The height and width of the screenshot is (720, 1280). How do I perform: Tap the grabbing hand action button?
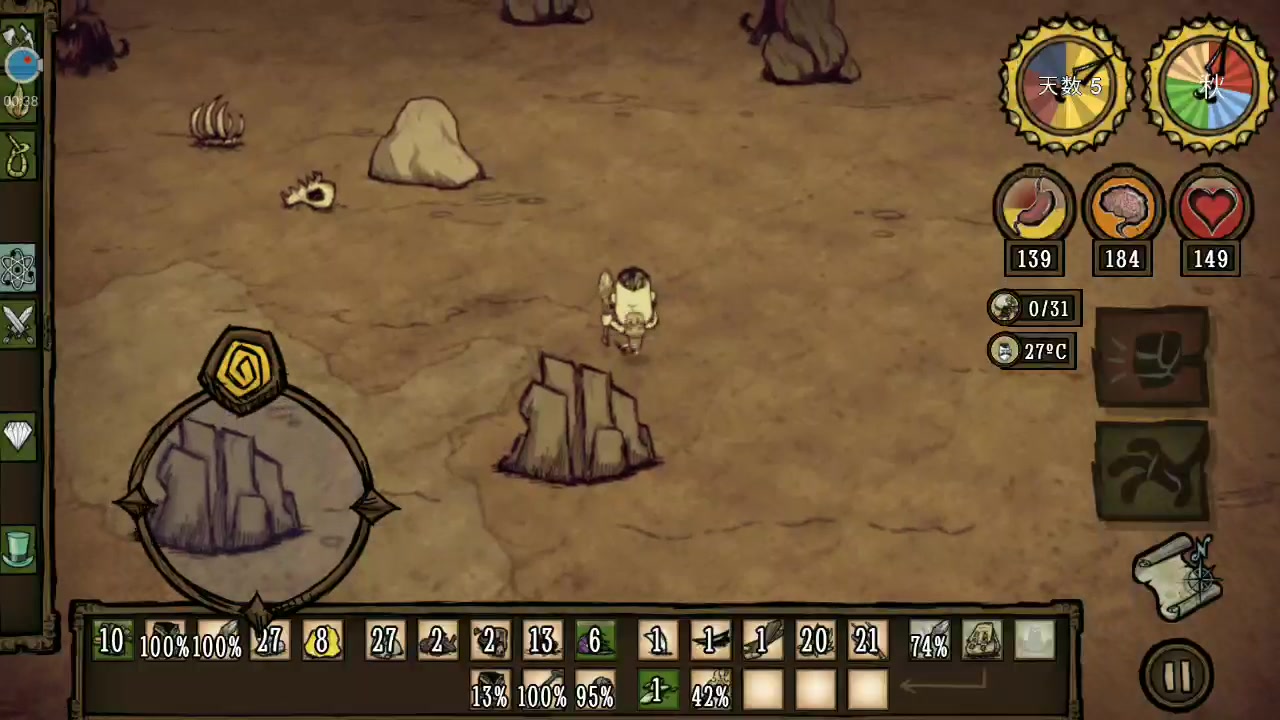tap(1152, 471)
